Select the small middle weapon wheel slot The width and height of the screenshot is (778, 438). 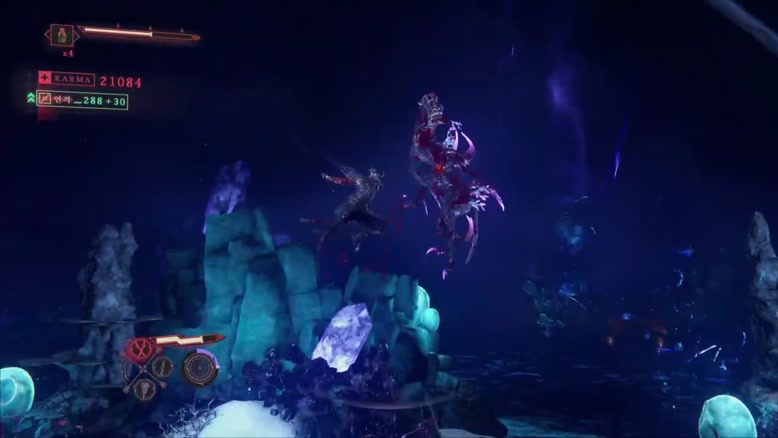coord(163,367)
